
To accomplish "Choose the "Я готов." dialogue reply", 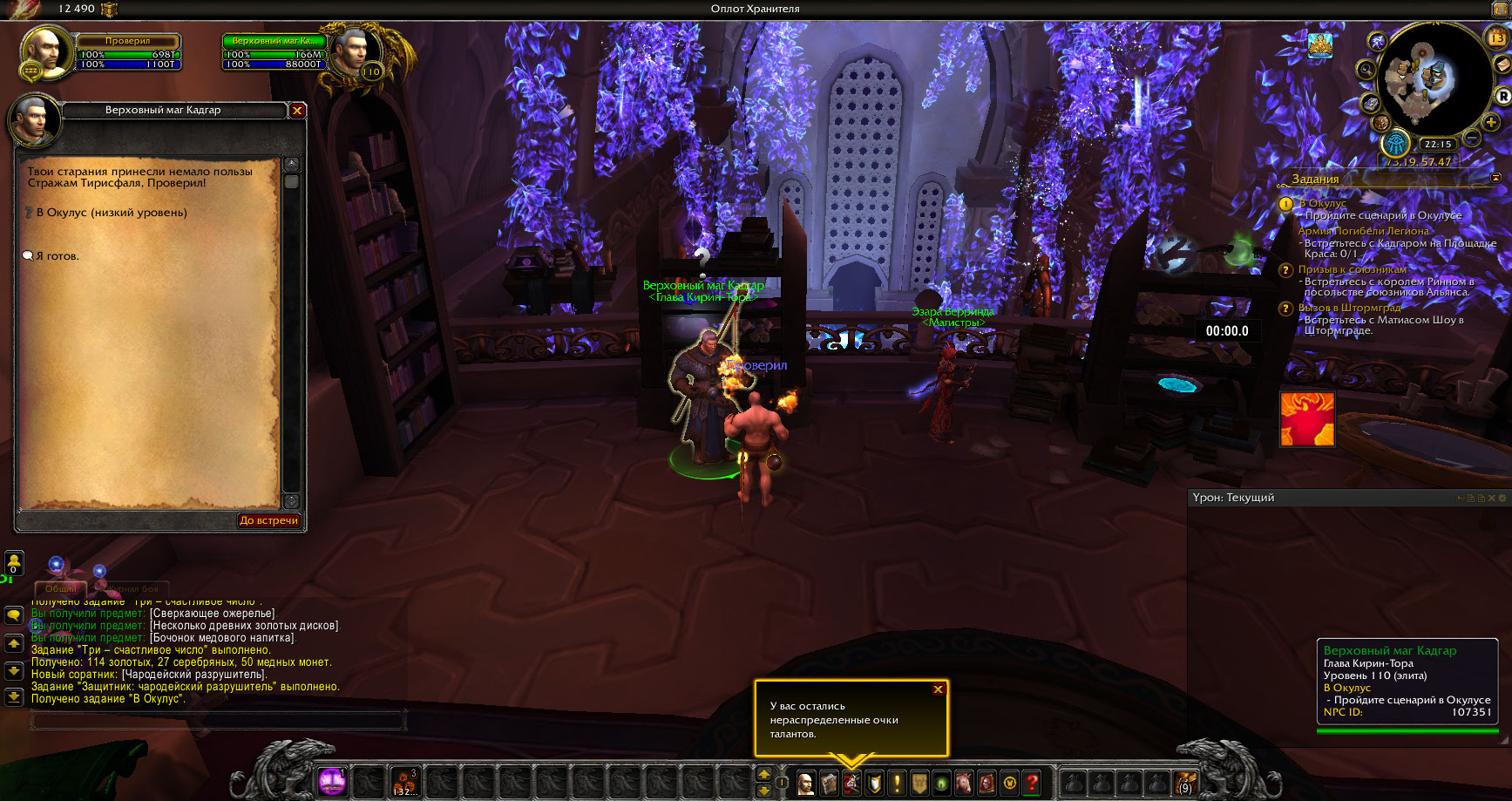I will click(x=58, y=256).
